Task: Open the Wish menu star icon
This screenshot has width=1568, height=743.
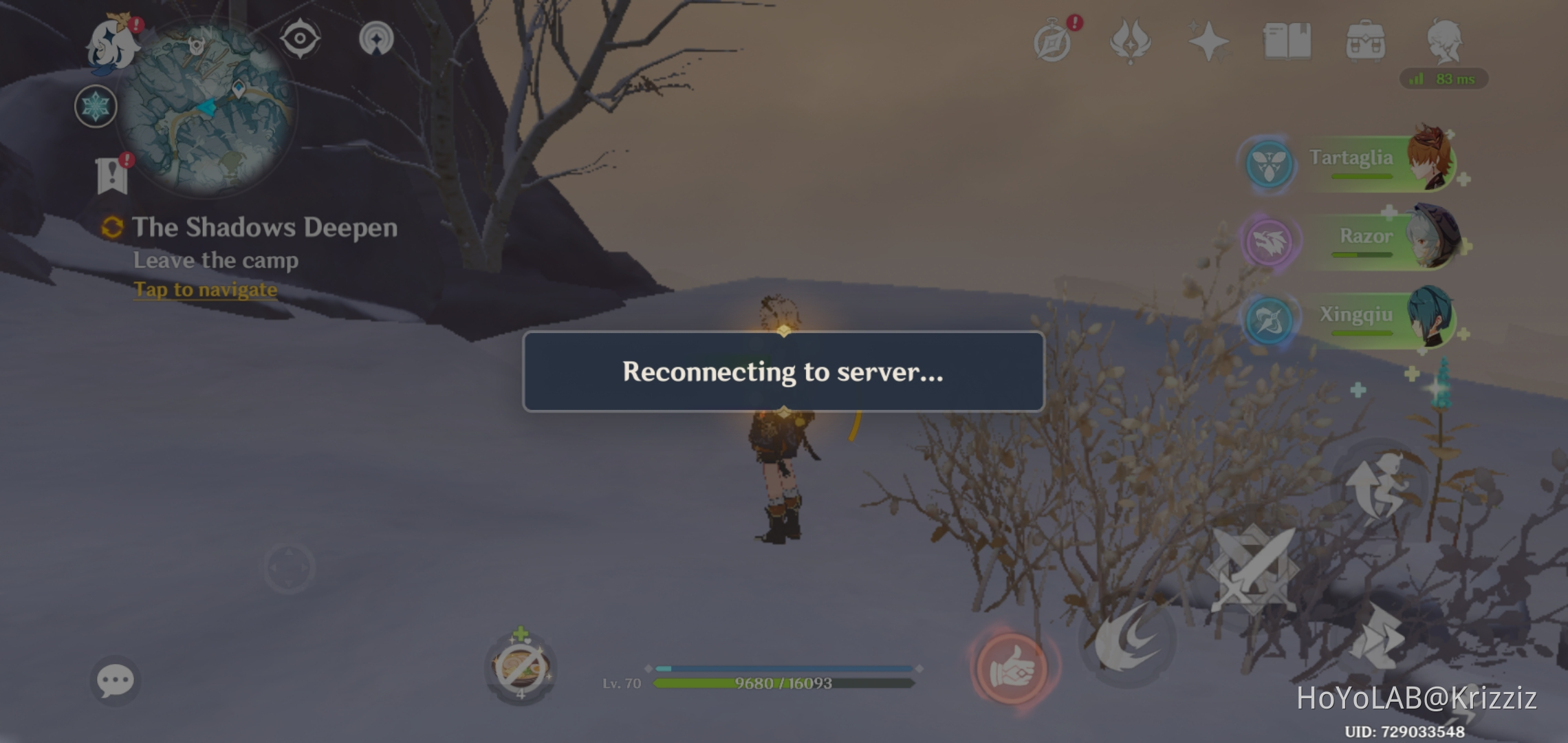Action: 1210,41
